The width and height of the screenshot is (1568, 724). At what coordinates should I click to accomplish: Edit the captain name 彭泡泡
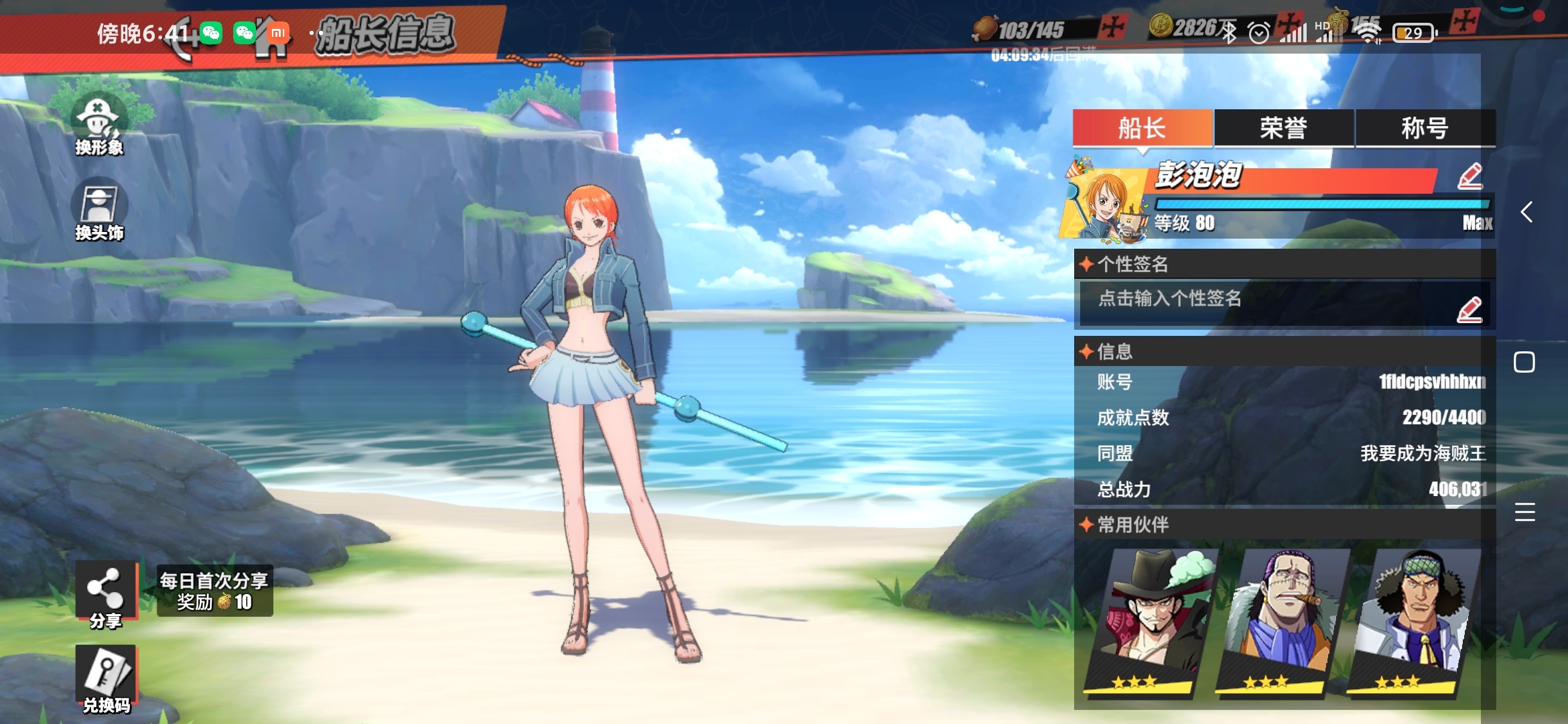coord(1469,176)
